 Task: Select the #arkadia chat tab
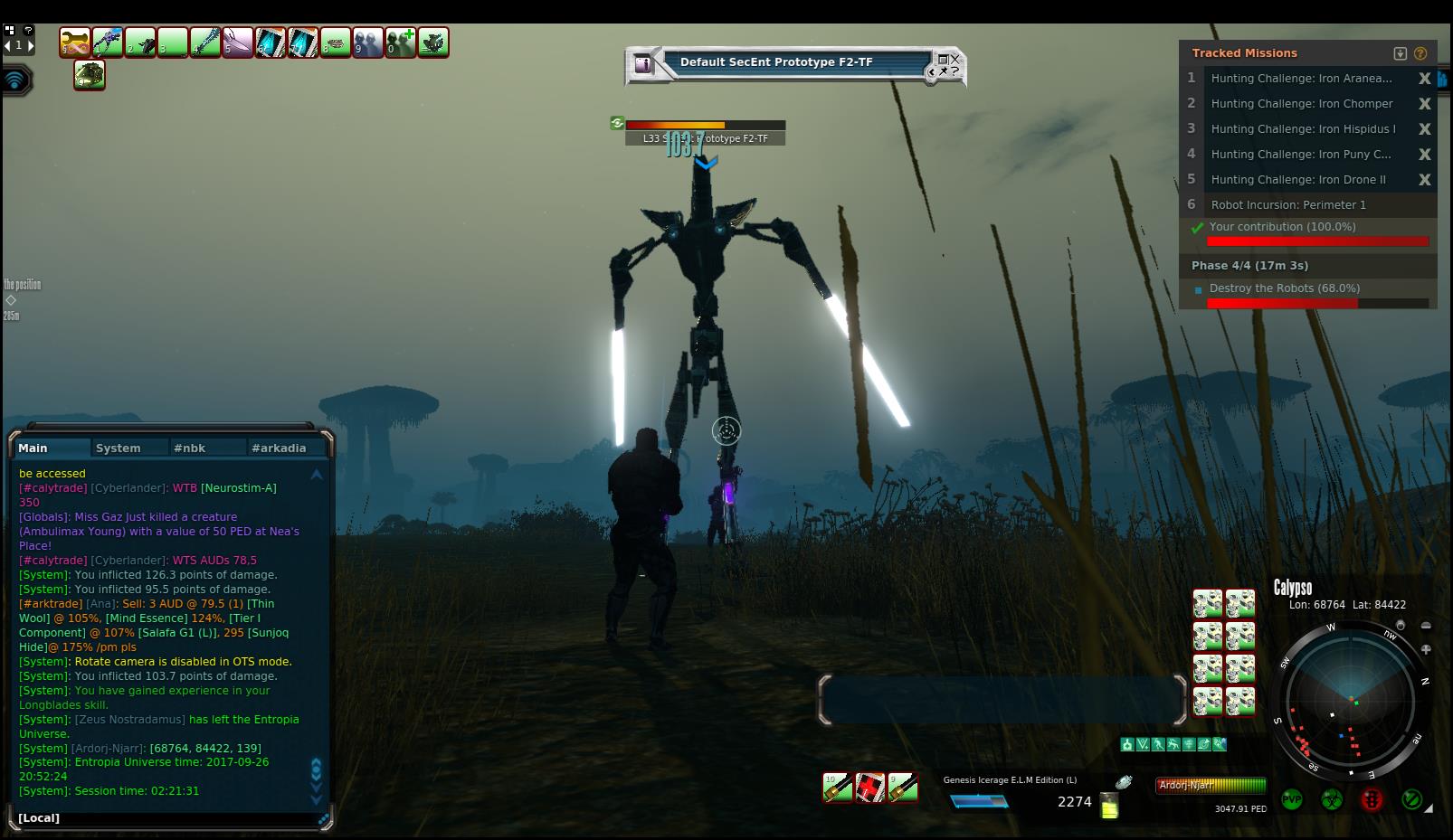pyautogui.click(x=279, y=448)
